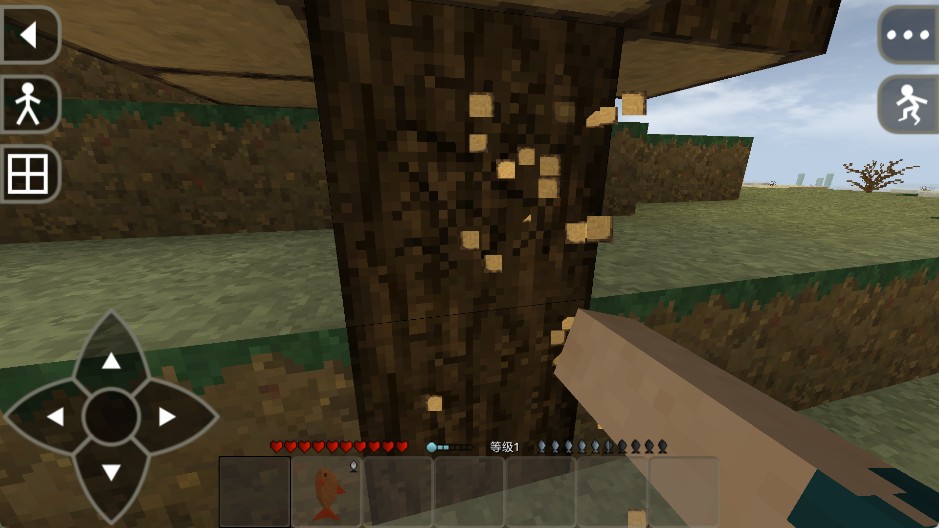Tap the D-pad left arrow
939x528 pixels.
(56, 417)
